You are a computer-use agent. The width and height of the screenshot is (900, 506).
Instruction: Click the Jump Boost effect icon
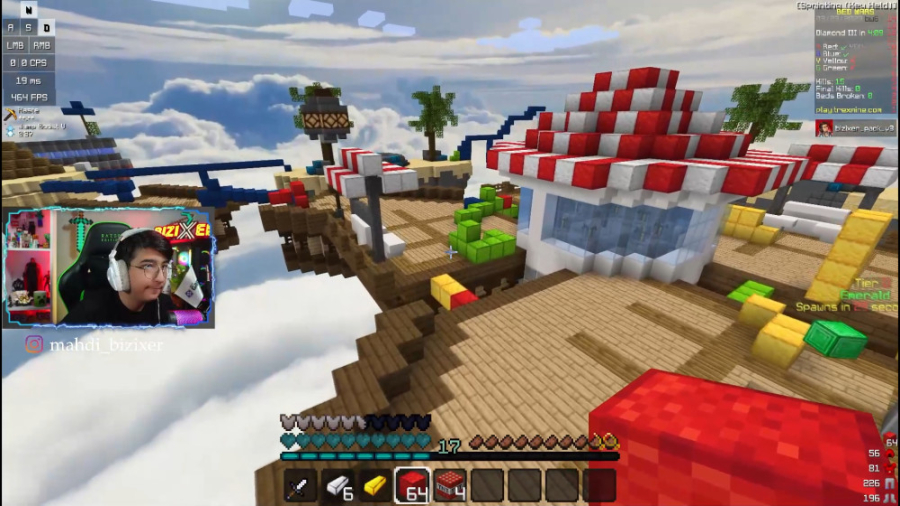[x=10, y=127]
